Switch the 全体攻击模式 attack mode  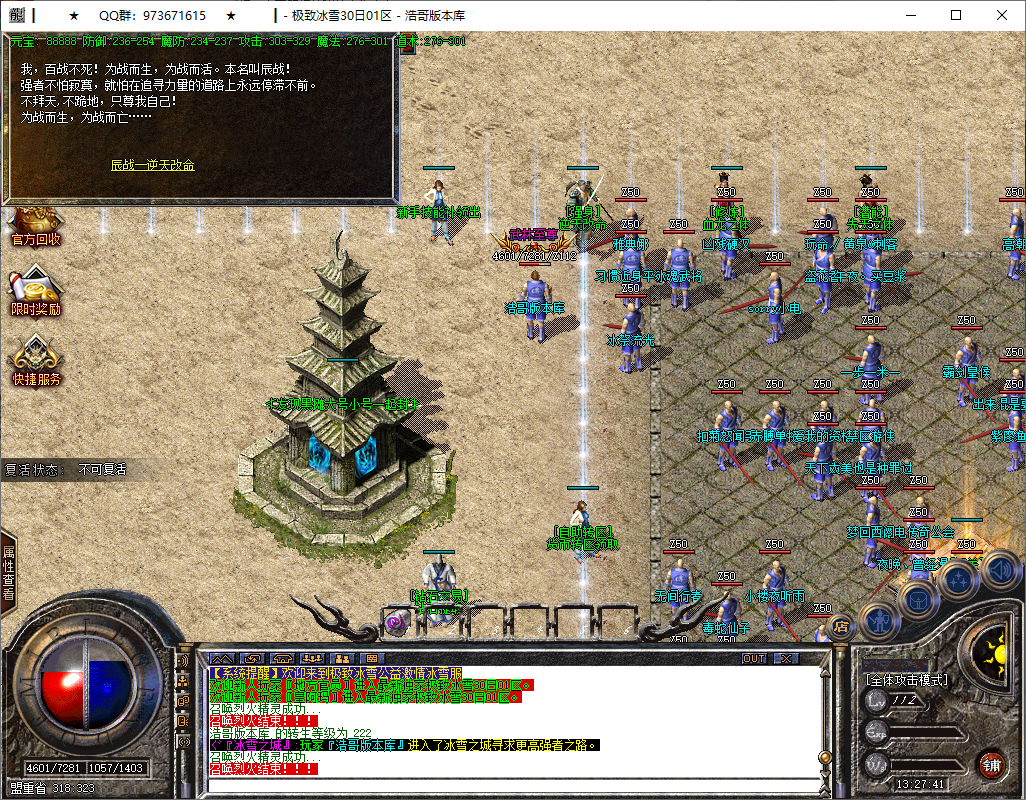point(906,680)
